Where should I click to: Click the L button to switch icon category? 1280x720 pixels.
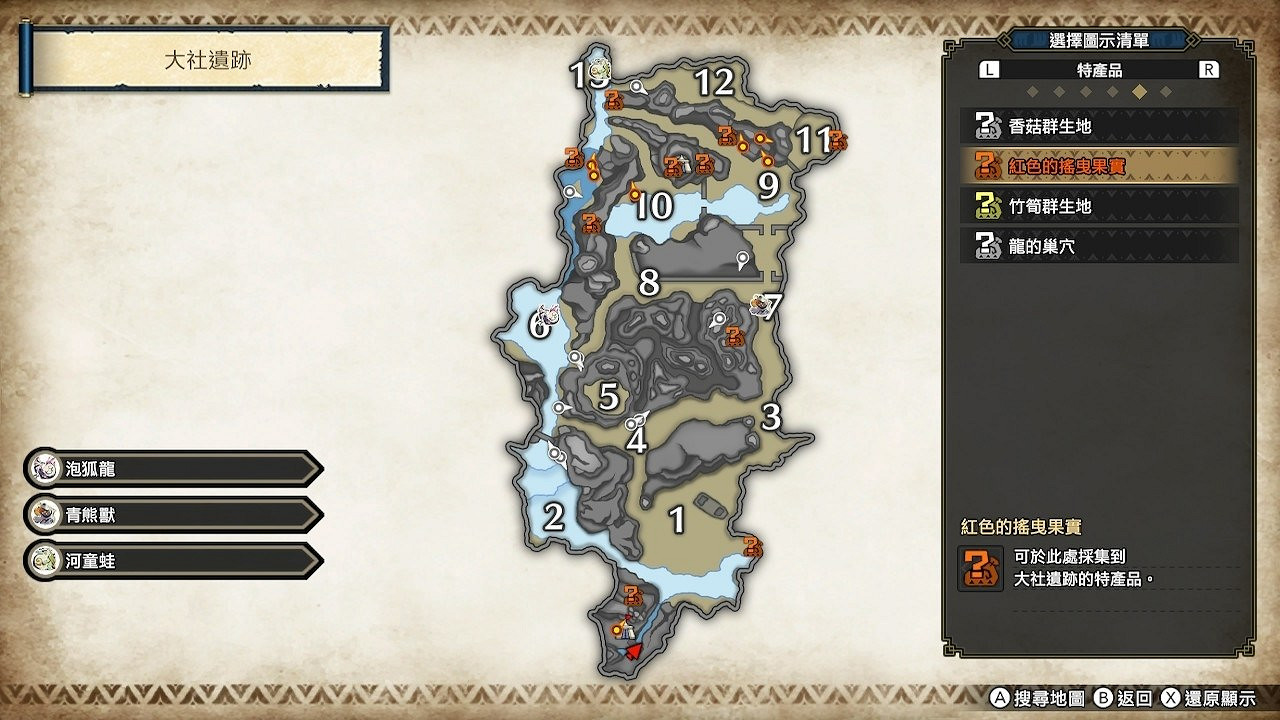click(x=987, y=69)
